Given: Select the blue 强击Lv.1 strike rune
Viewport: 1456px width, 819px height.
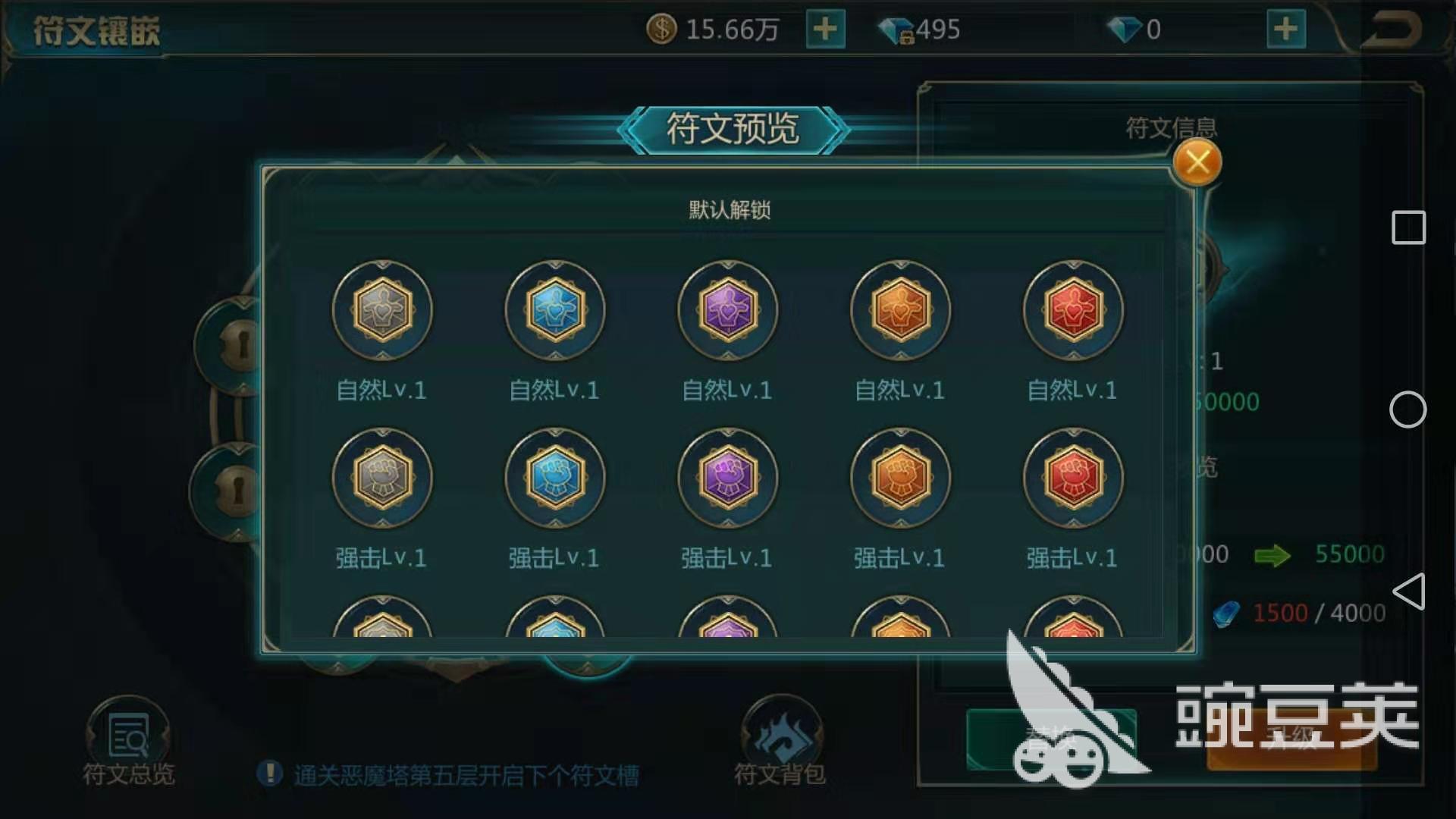Looking at the screenshot, I should (554, 478).
